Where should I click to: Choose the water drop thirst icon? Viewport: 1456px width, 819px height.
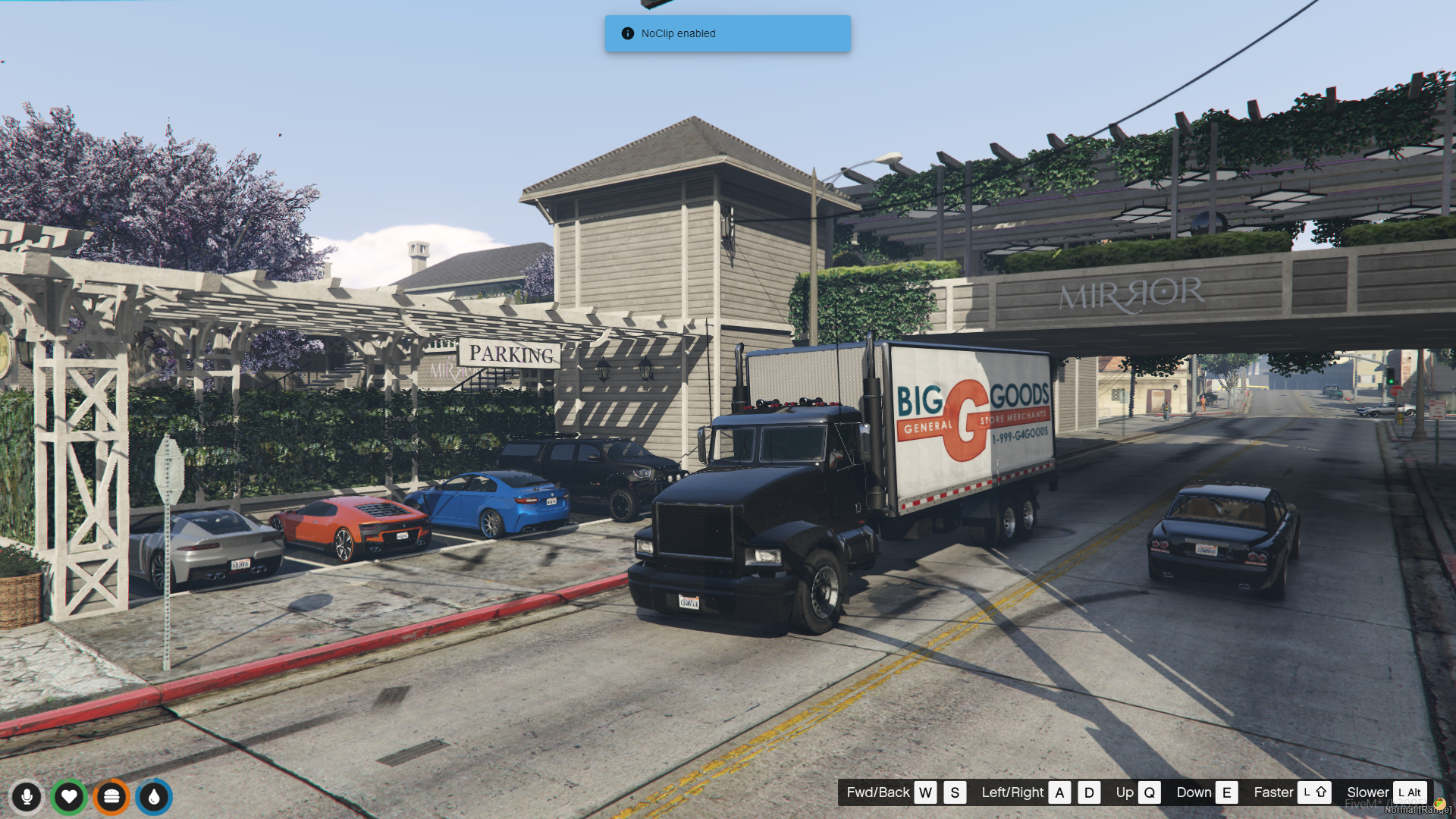click(x=154, y=797)
